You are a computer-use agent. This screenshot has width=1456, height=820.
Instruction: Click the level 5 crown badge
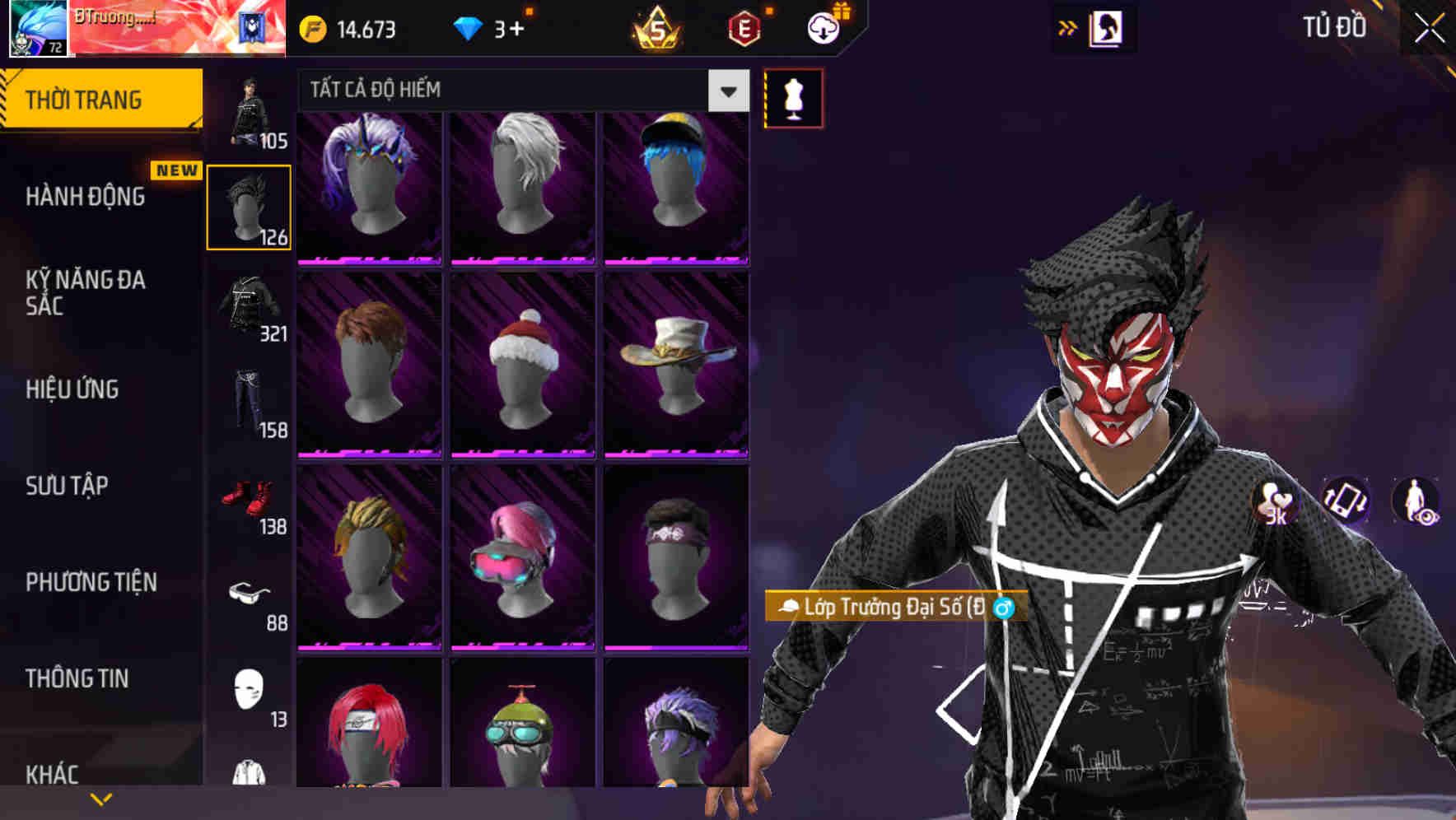[x=653, y=27]
